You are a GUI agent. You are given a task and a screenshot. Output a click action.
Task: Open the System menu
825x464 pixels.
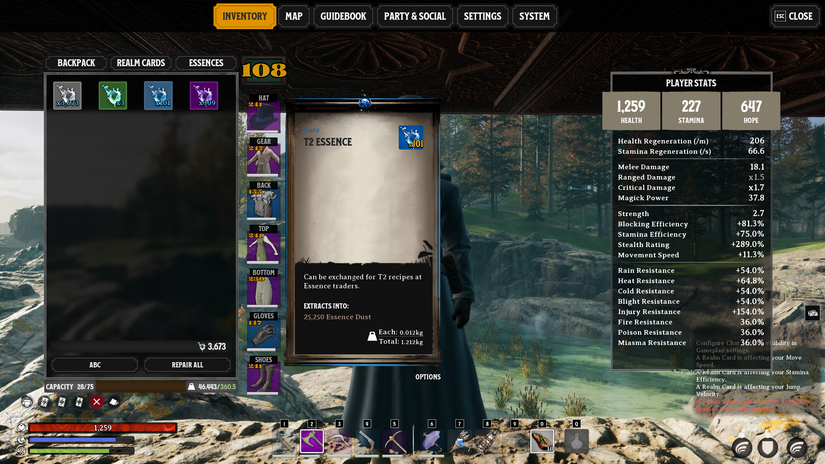534,16
